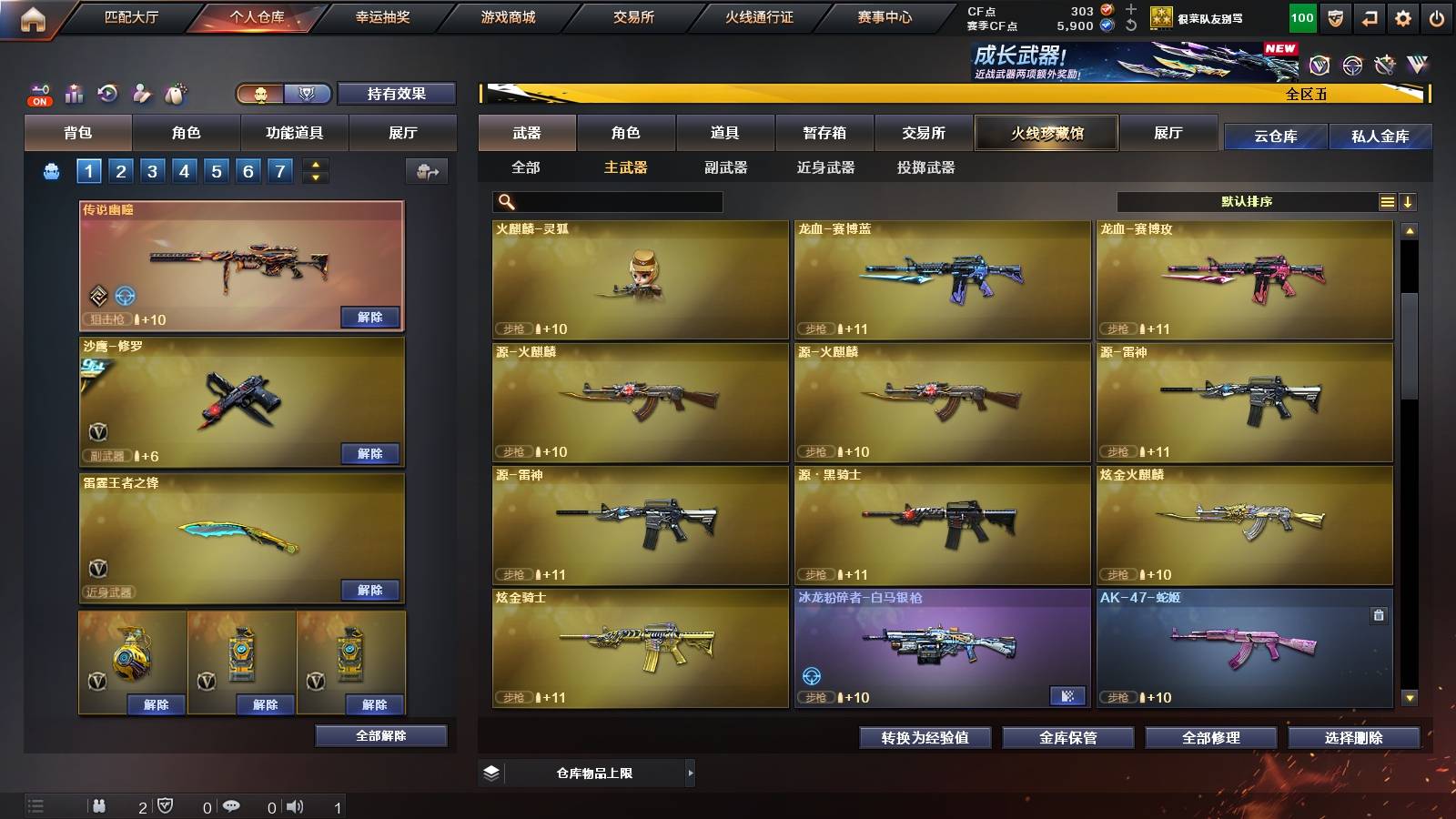Click the list view icon next to 默认排序

coord(1386,201)
